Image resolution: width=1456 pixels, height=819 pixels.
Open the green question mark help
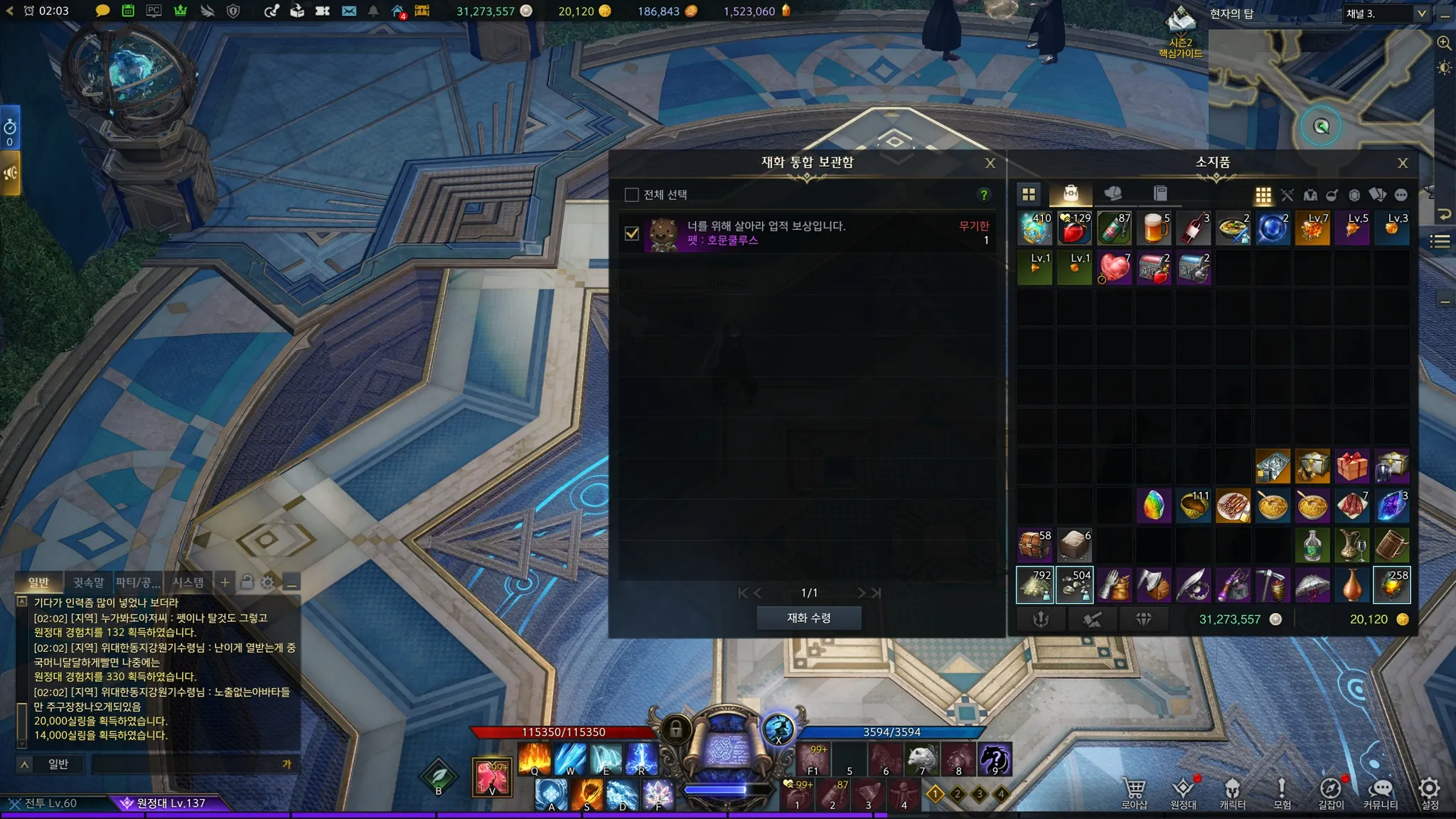coord(984,195)
